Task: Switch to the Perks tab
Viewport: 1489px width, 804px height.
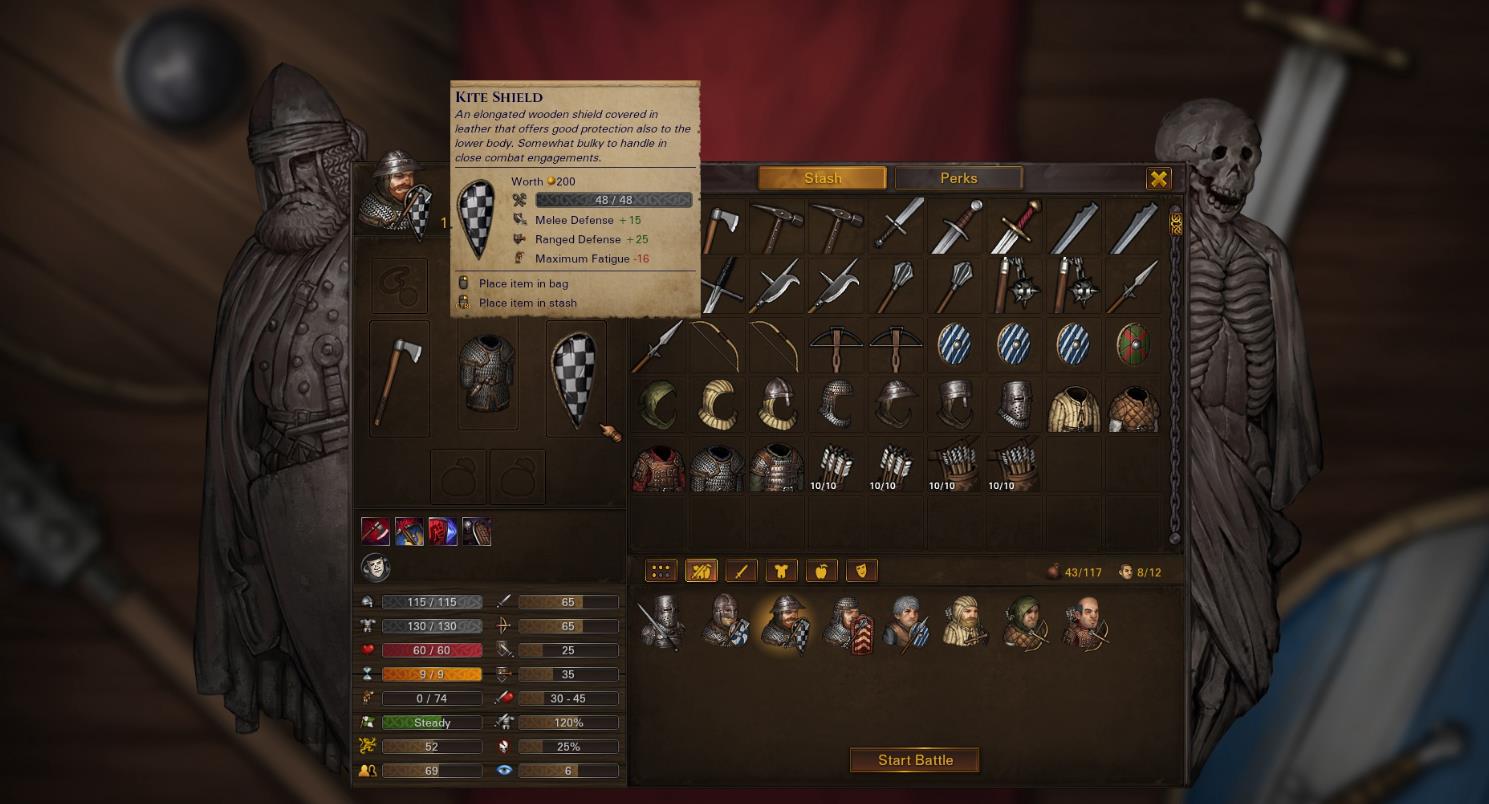Action: coord(958,178)
